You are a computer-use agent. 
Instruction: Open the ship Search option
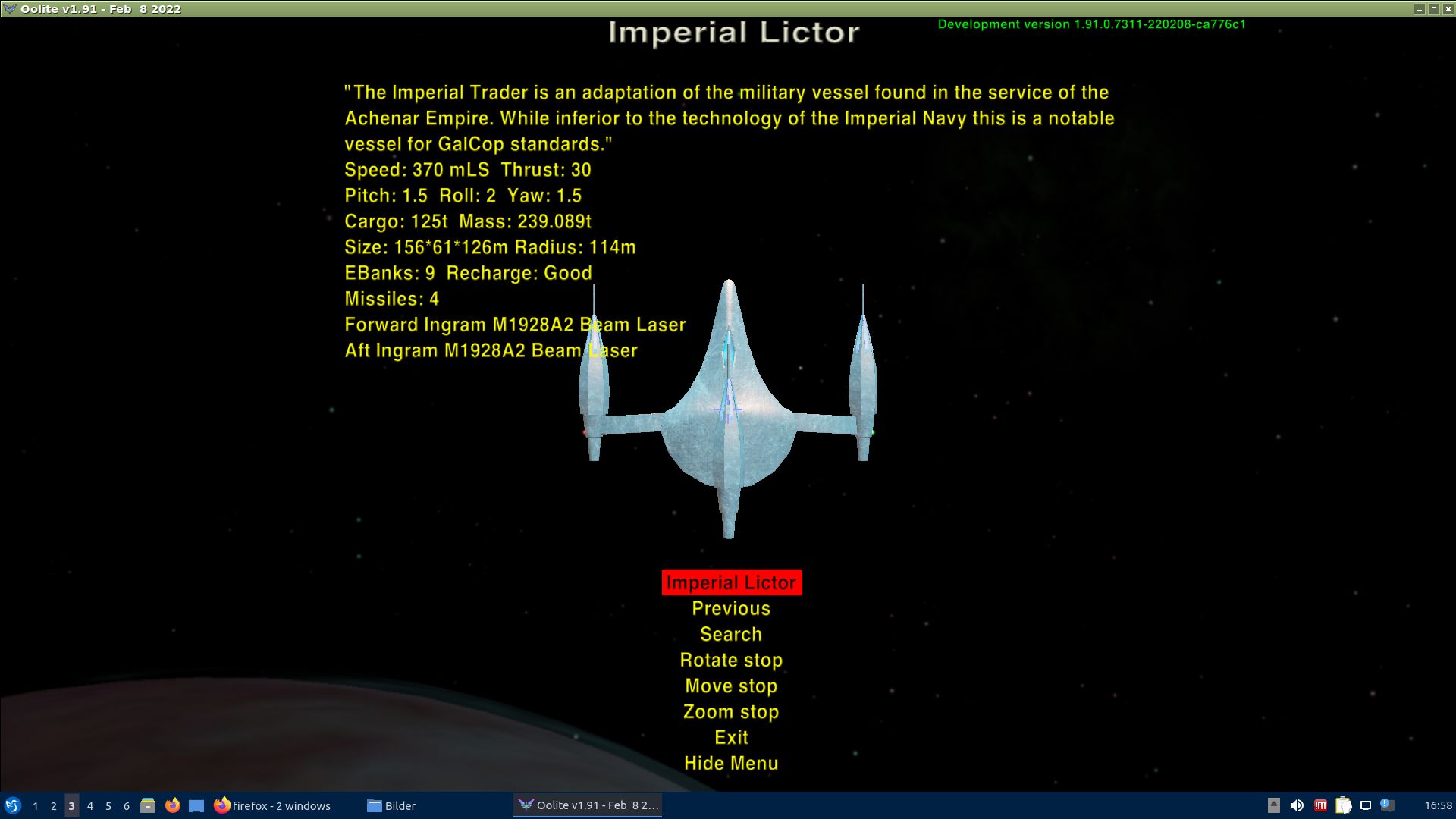click(731, 634)
